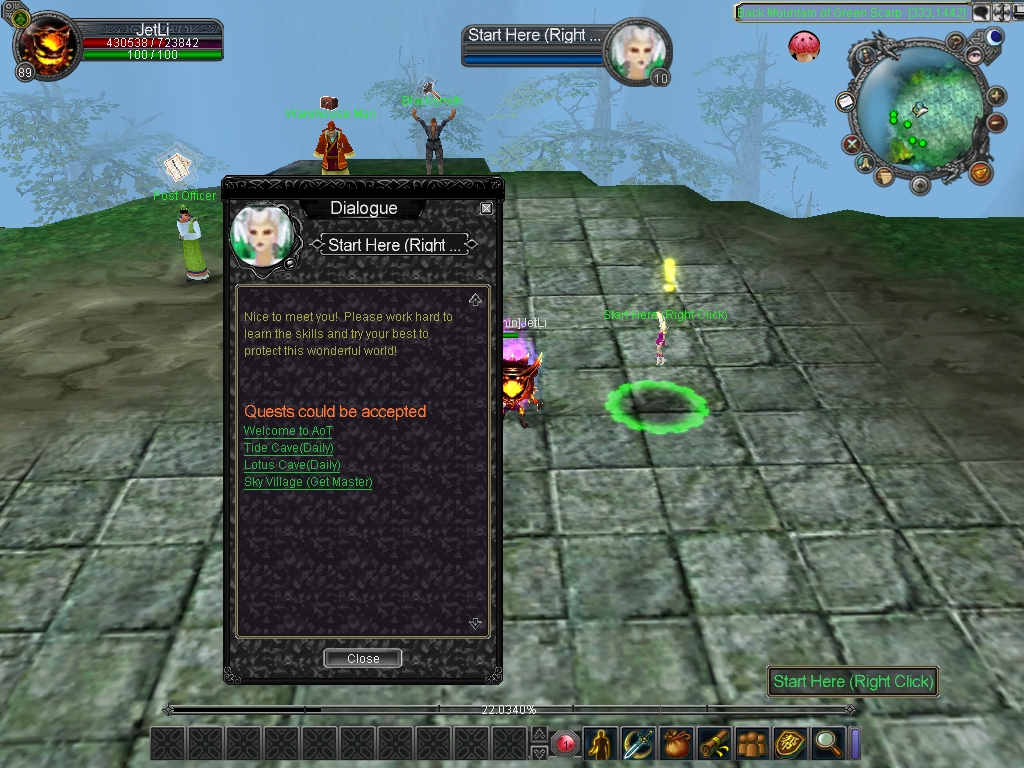
Task: Open the group of people team icon
Action: pyautogui.click(x=752, y=743)
